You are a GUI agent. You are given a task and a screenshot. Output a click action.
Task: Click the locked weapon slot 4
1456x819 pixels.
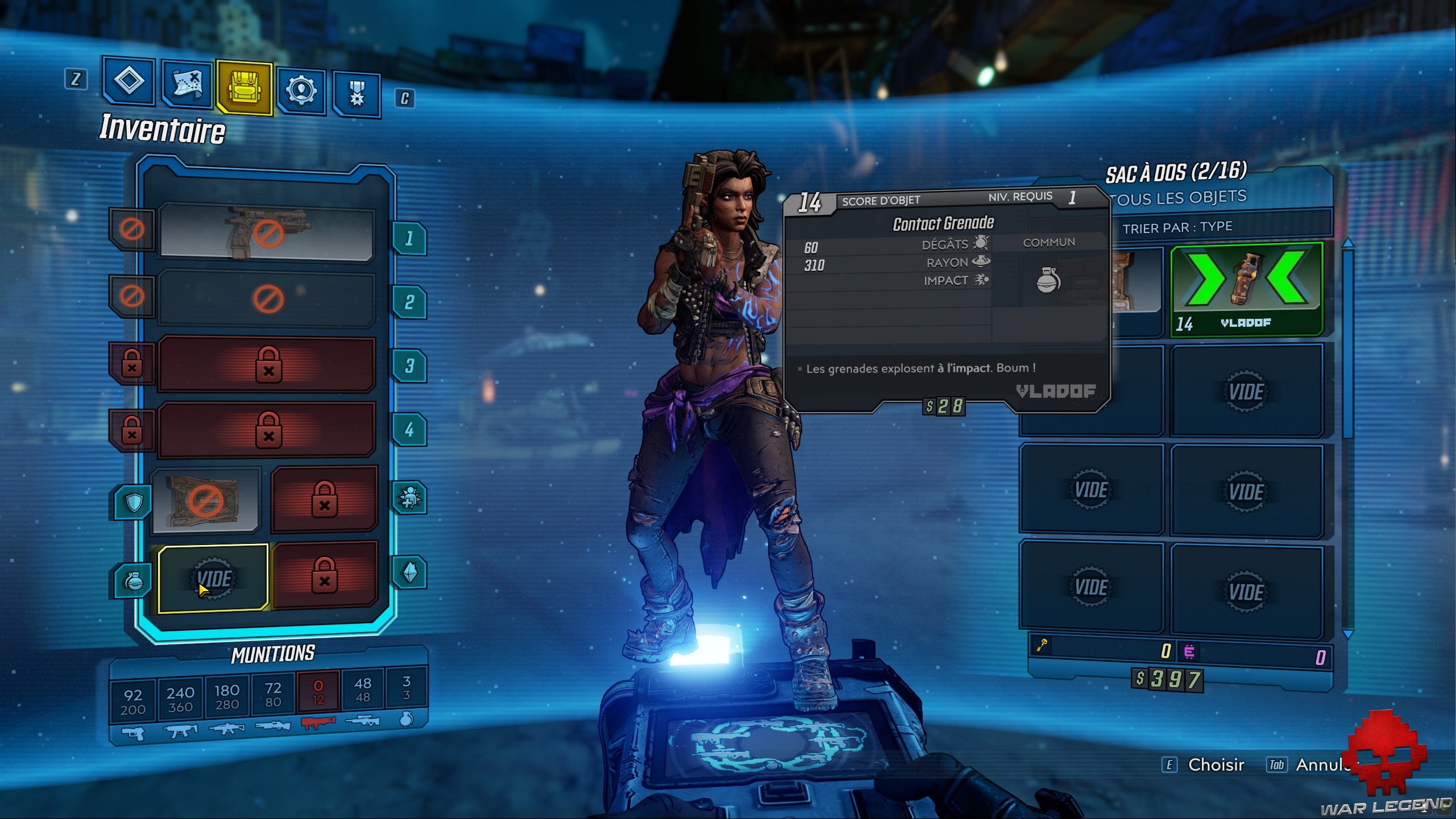pos(267,429)
